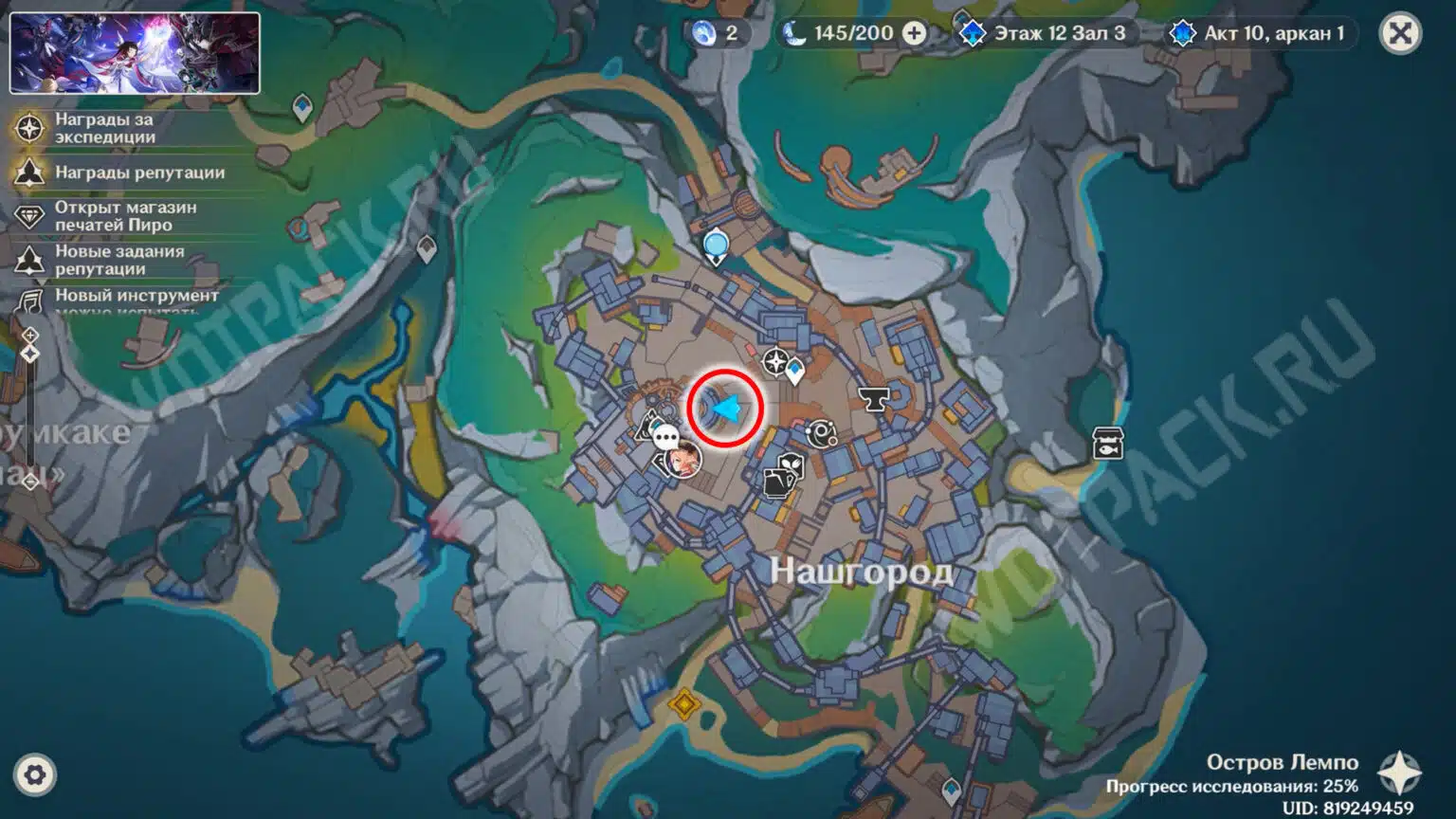Open the "Новый инструмент" notification
This screenshot has height=819, width=1456.
point(136,296)
